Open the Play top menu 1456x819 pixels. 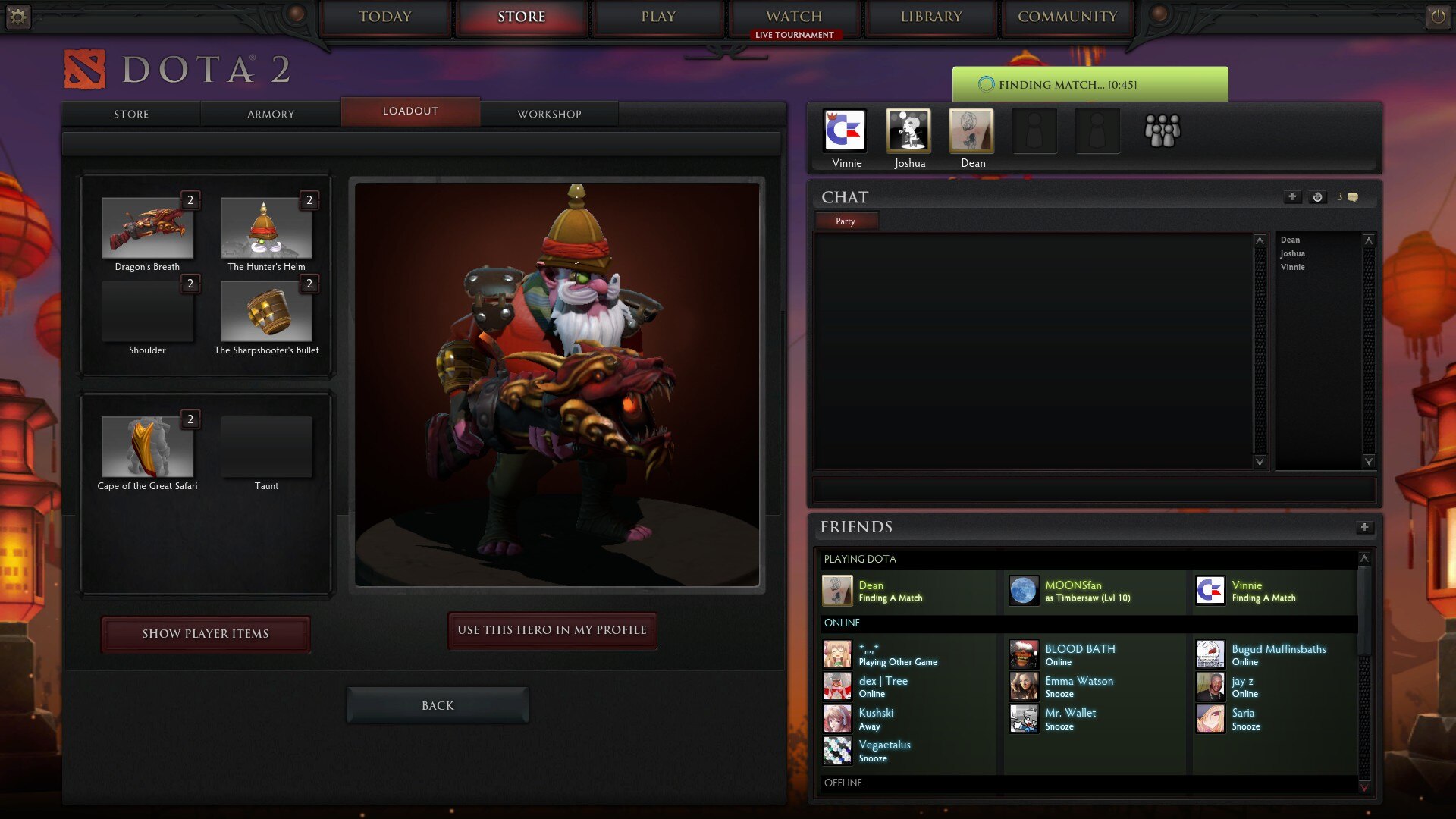pyautogui.click(x=657, y=17)
